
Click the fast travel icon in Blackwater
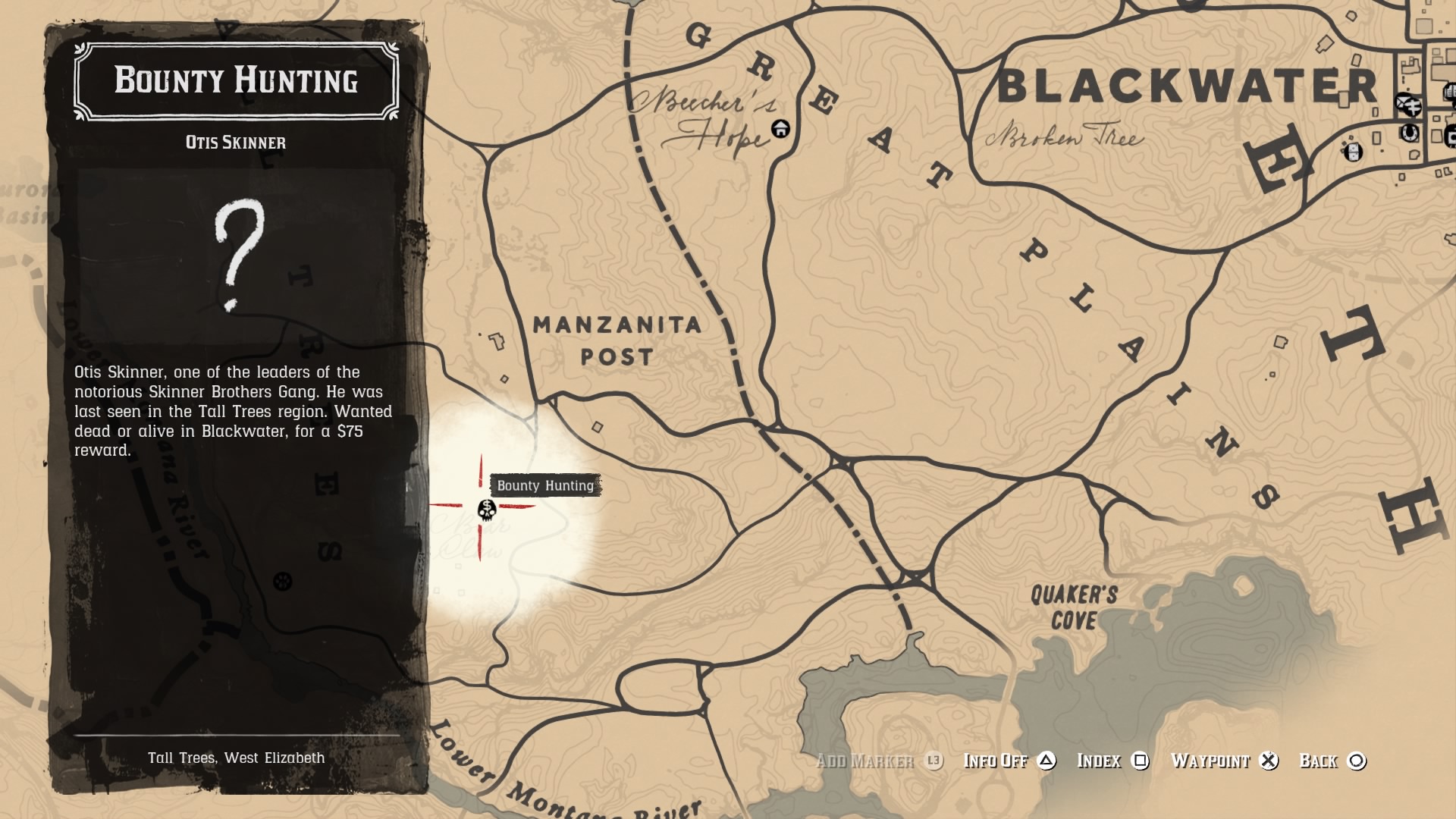pyautogui.click(x=1414, y=108)
